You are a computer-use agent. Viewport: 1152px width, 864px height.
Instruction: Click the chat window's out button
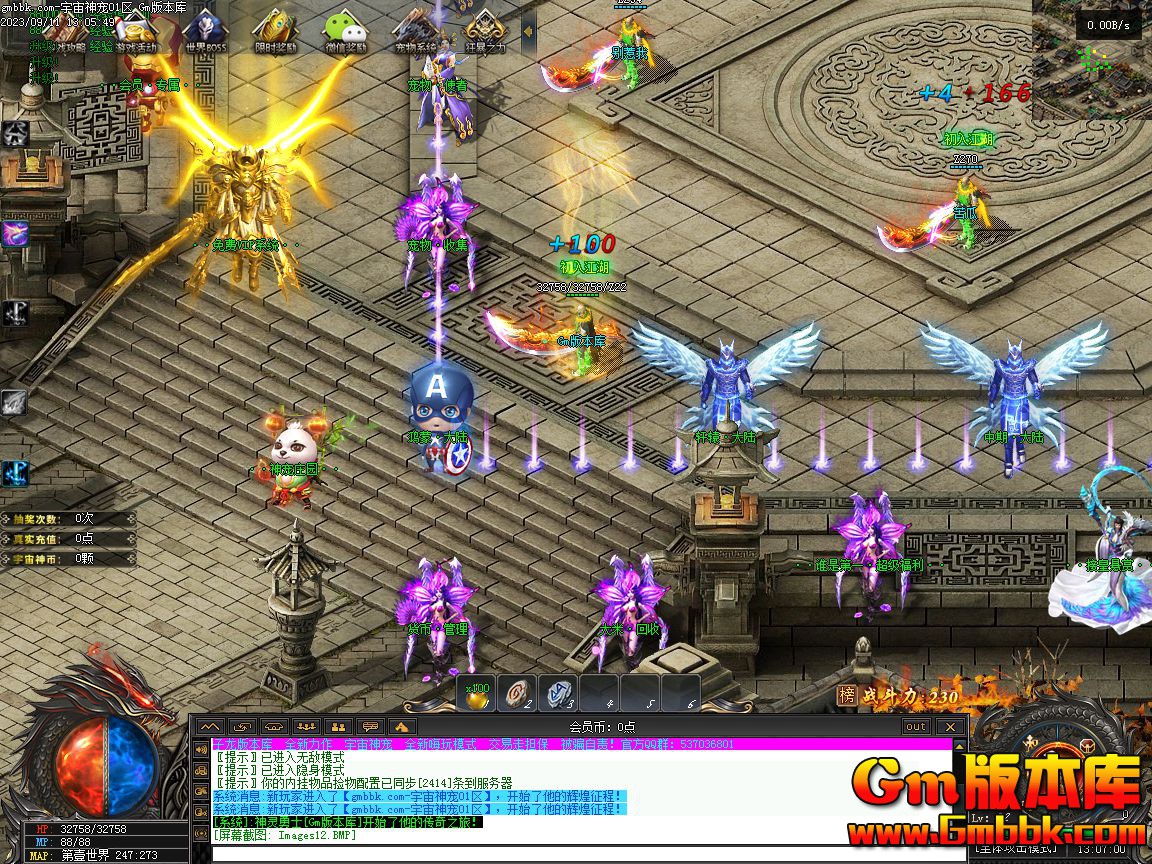tap(915, 727)
